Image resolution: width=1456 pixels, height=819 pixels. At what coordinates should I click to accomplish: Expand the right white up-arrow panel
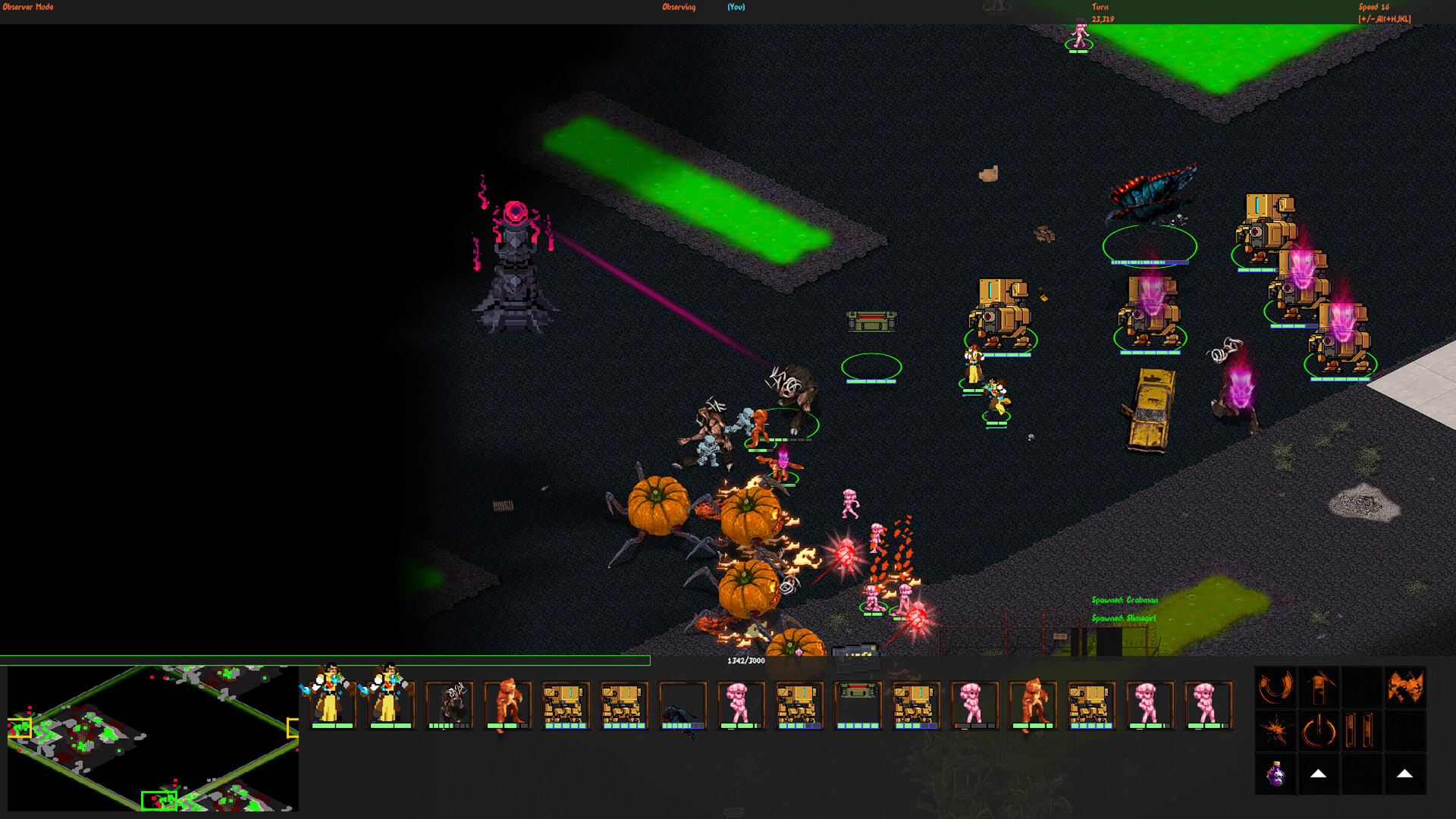click(x=1404, y=775)
